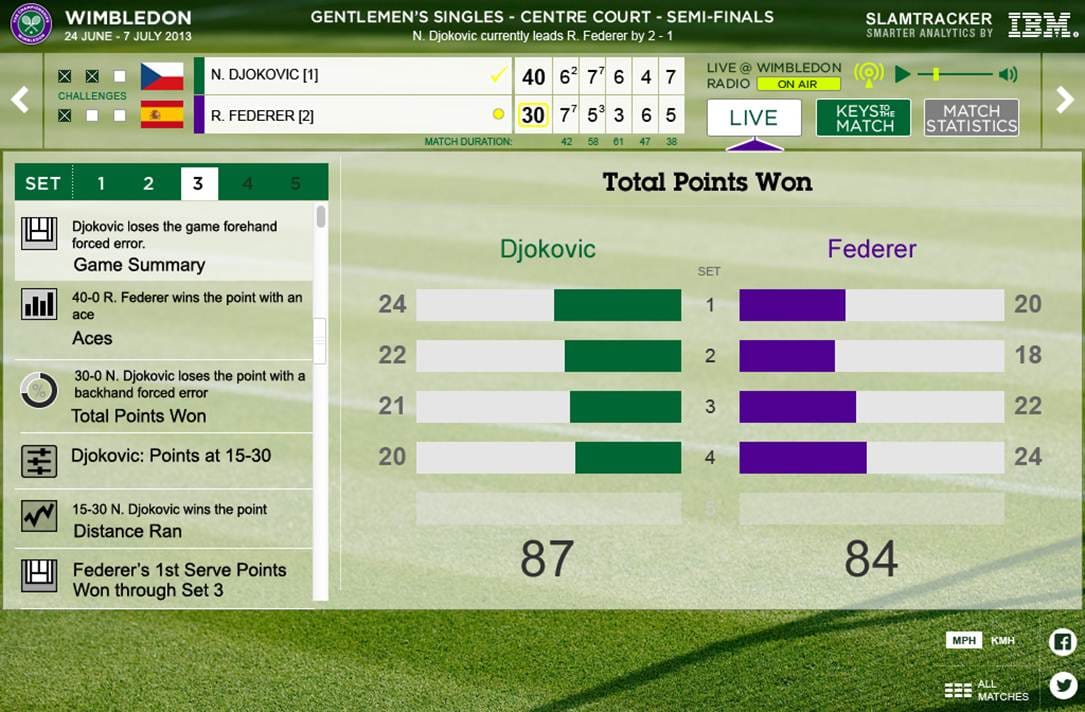The image size is (1085, 712).
Task: Go to the previous match arrow
Action: pyautogui.click(x=20, y=99)
